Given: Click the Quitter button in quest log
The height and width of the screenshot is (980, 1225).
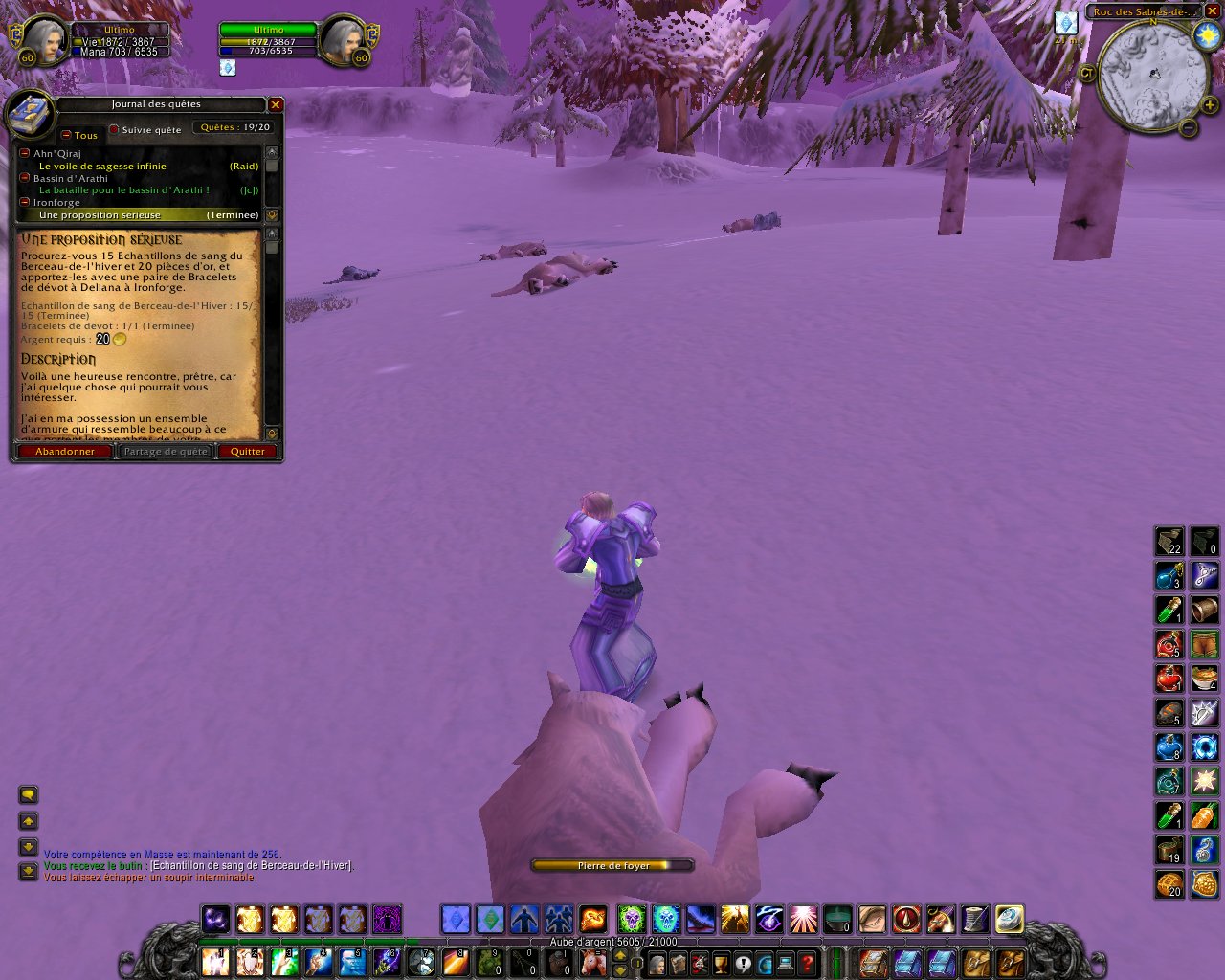Looking at the screenshot, I should click(x=248, y=452).
